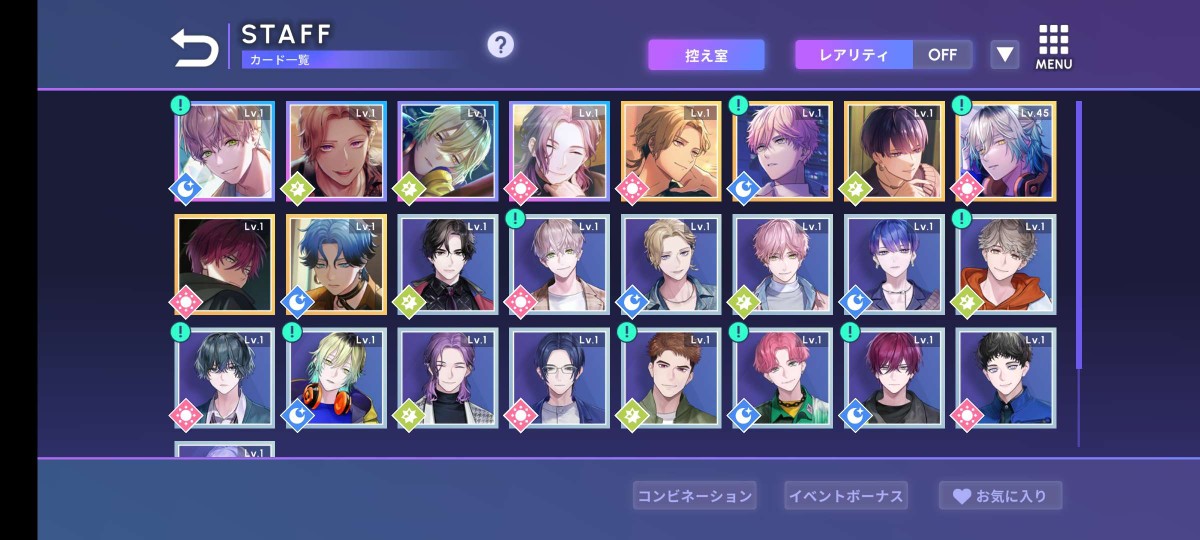Choose the navy-haired glasses staff card
Viewport: 1200px width, 540px height.
click(x=559, y=378)
